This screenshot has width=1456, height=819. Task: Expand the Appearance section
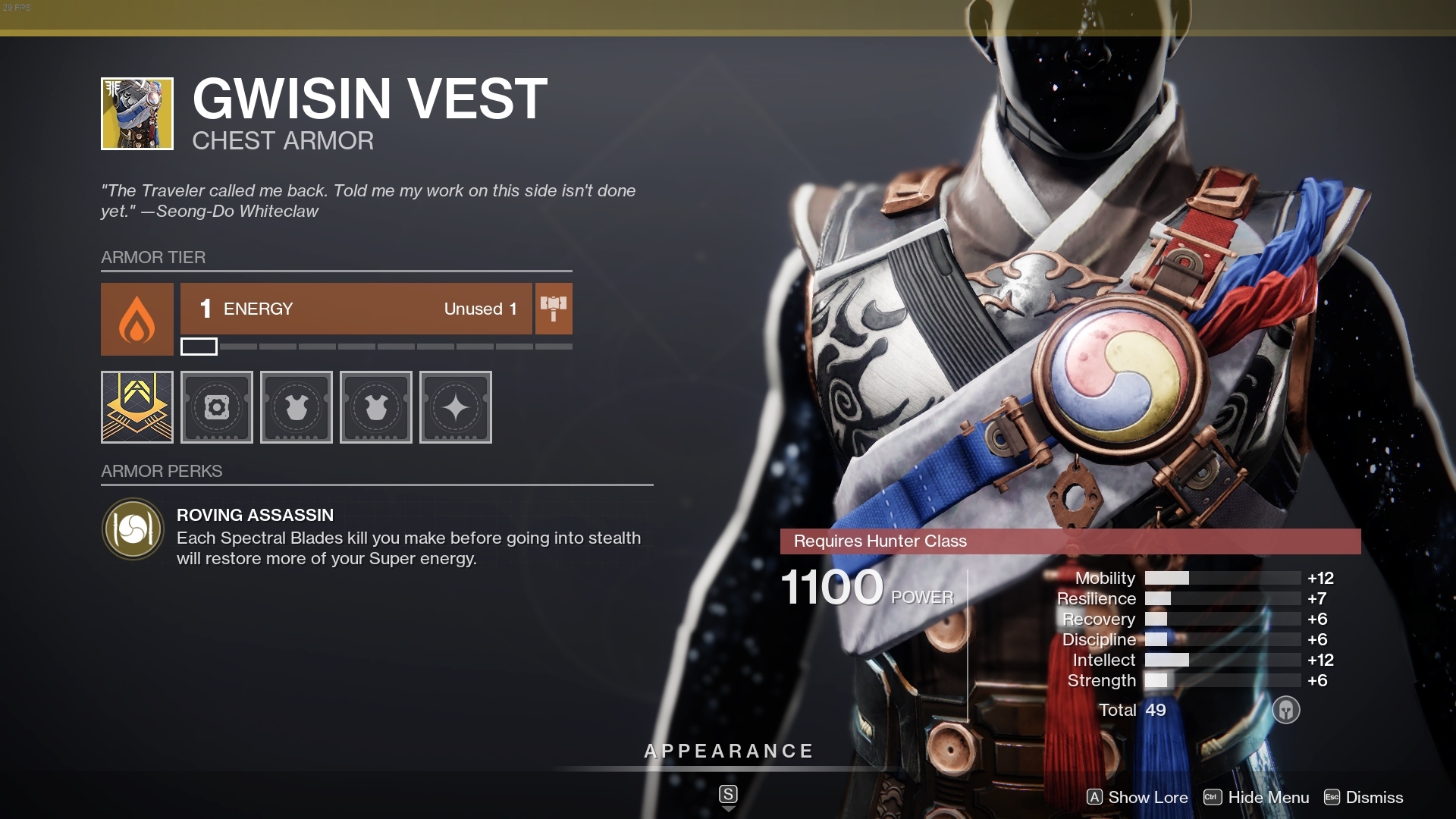[x=727, y=752]
